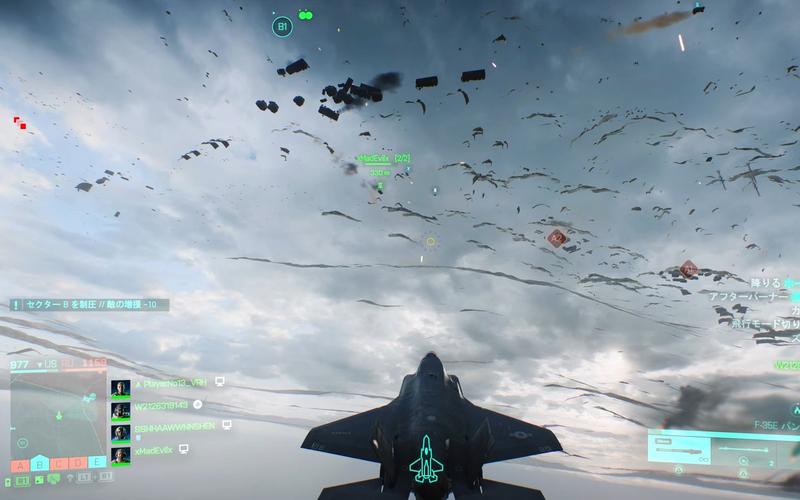This screenshot has height=500, width=800.
Task: Select the highlighted B objective flag
Action: 39,463
